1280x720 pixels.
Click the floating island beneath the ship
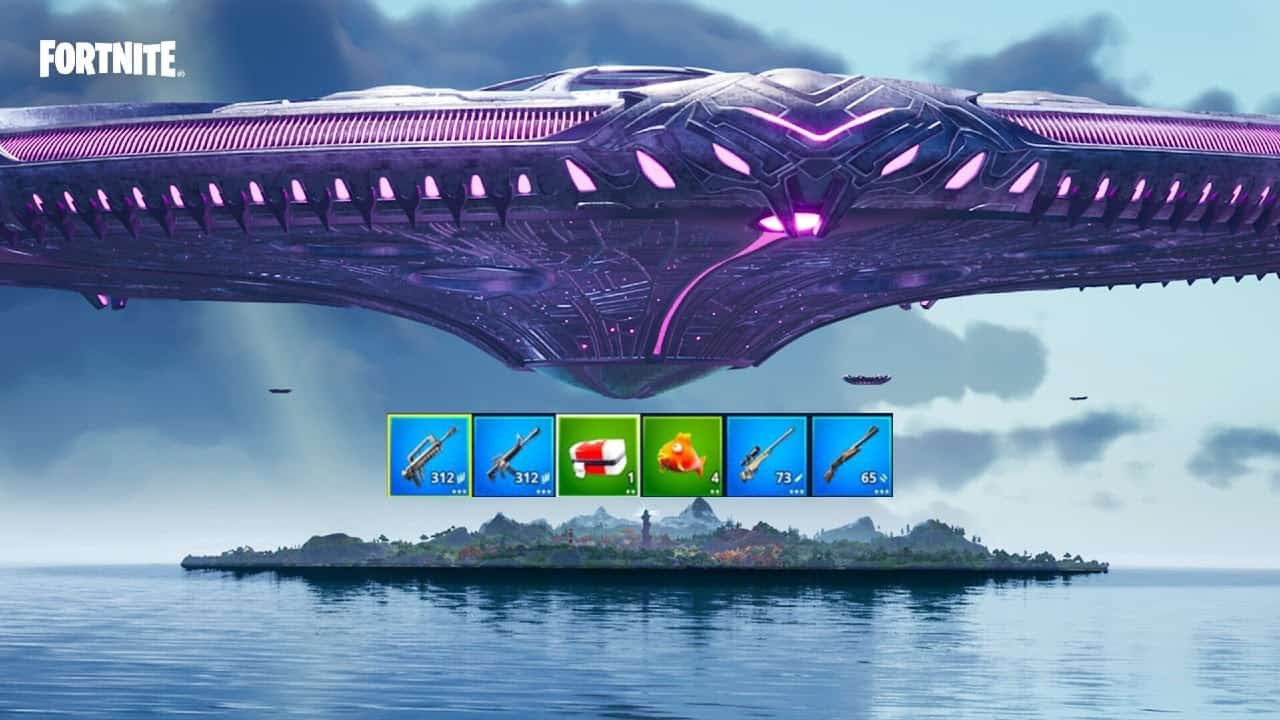[x=640, y=545]
